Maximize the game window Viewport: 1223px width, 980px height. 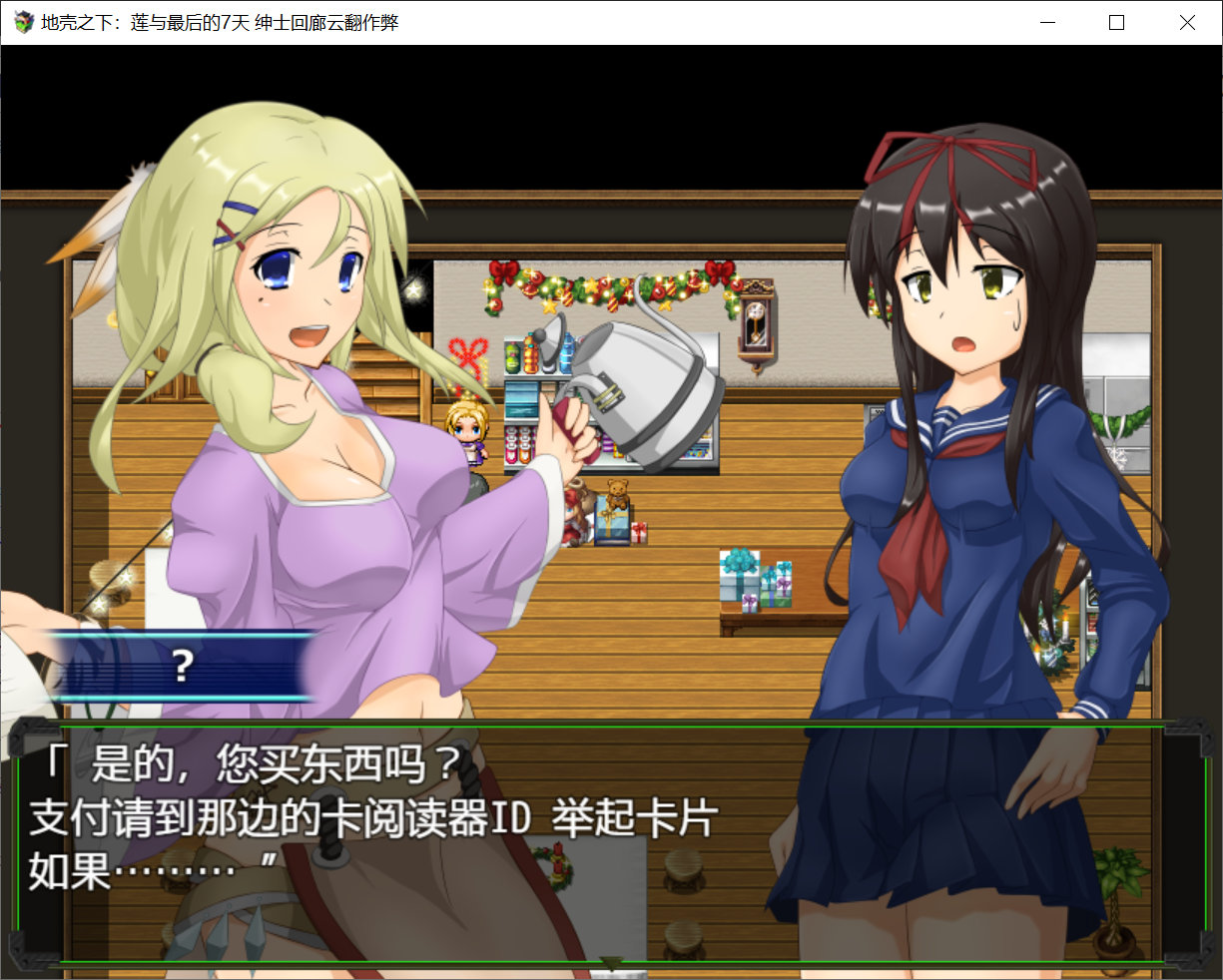[x=1117, y=22]
